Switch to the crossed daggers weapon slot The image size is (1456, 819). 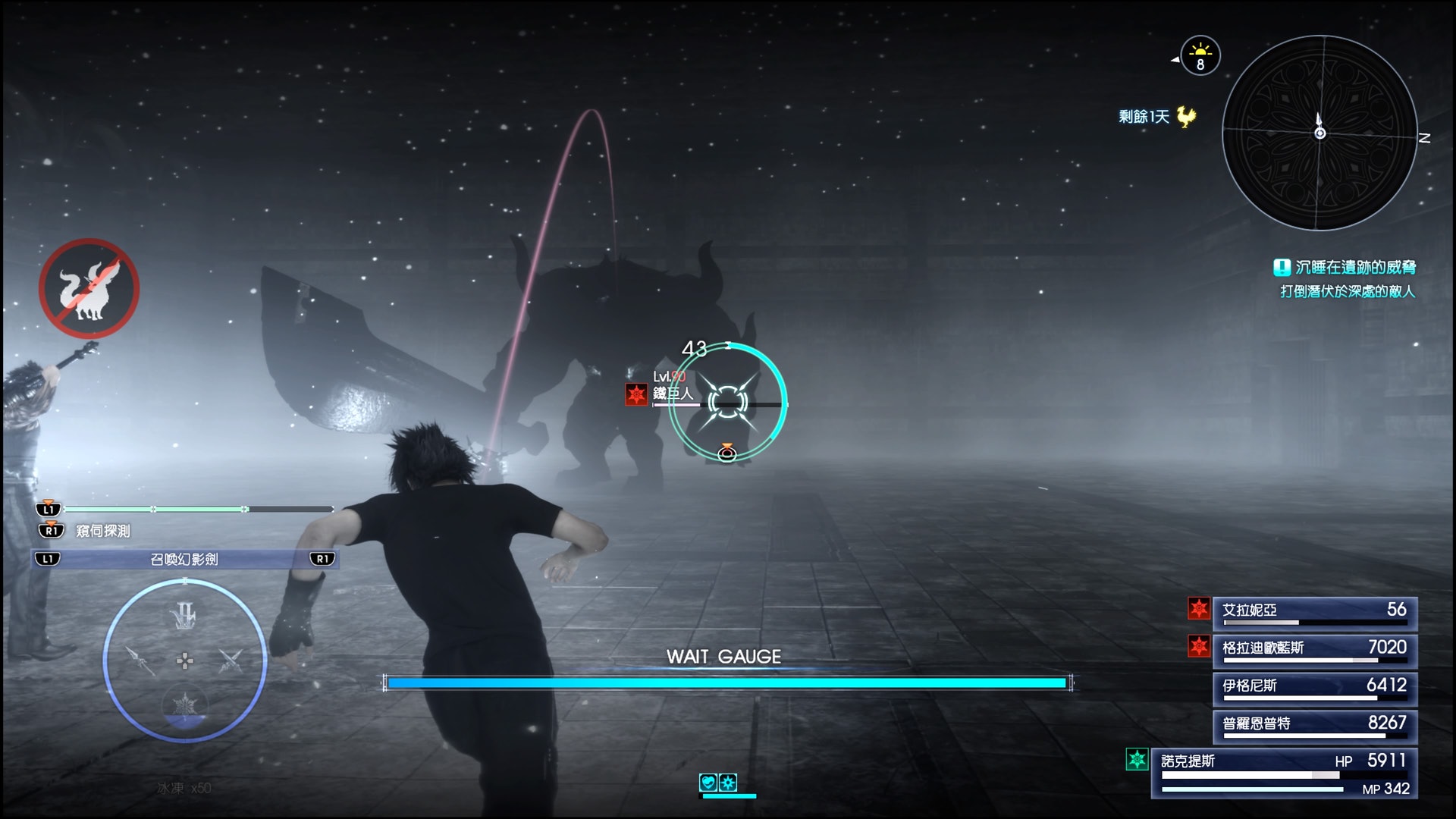tap(229, 661)
